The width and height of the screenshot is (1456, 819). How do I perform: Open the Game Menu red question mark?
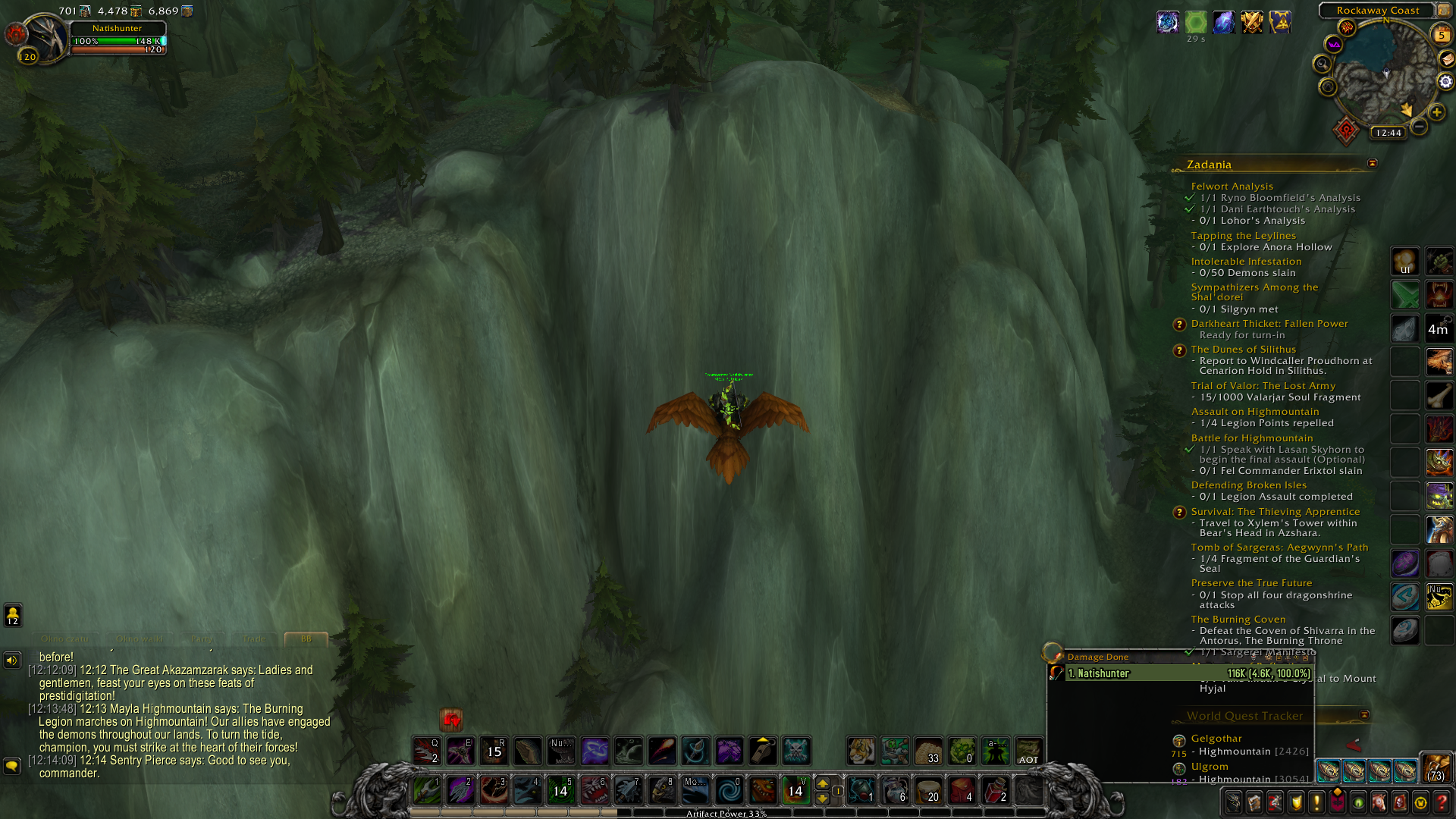[1441, 802]
